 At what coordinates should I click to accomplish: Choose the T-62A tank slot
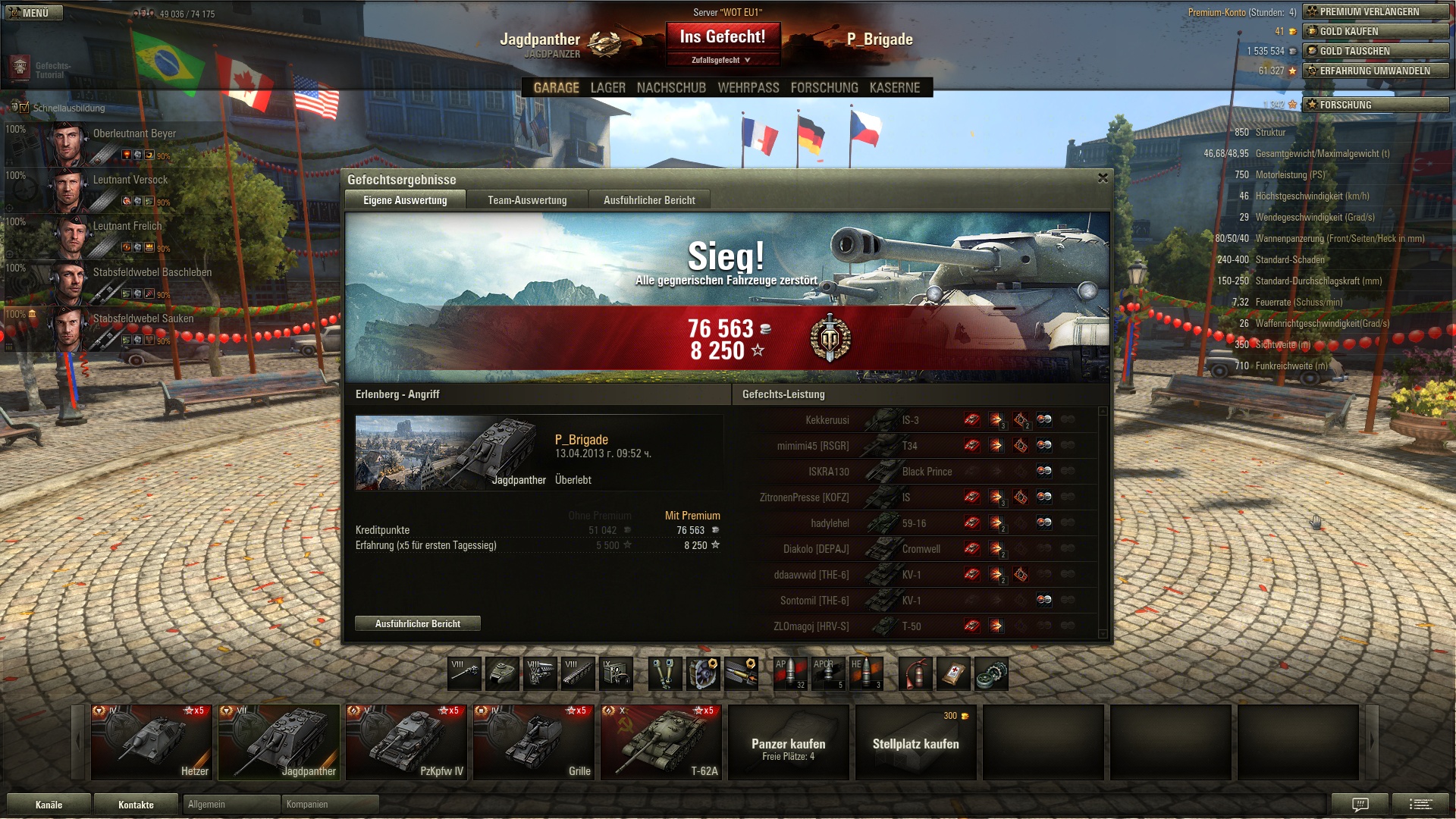coord(661,742)
